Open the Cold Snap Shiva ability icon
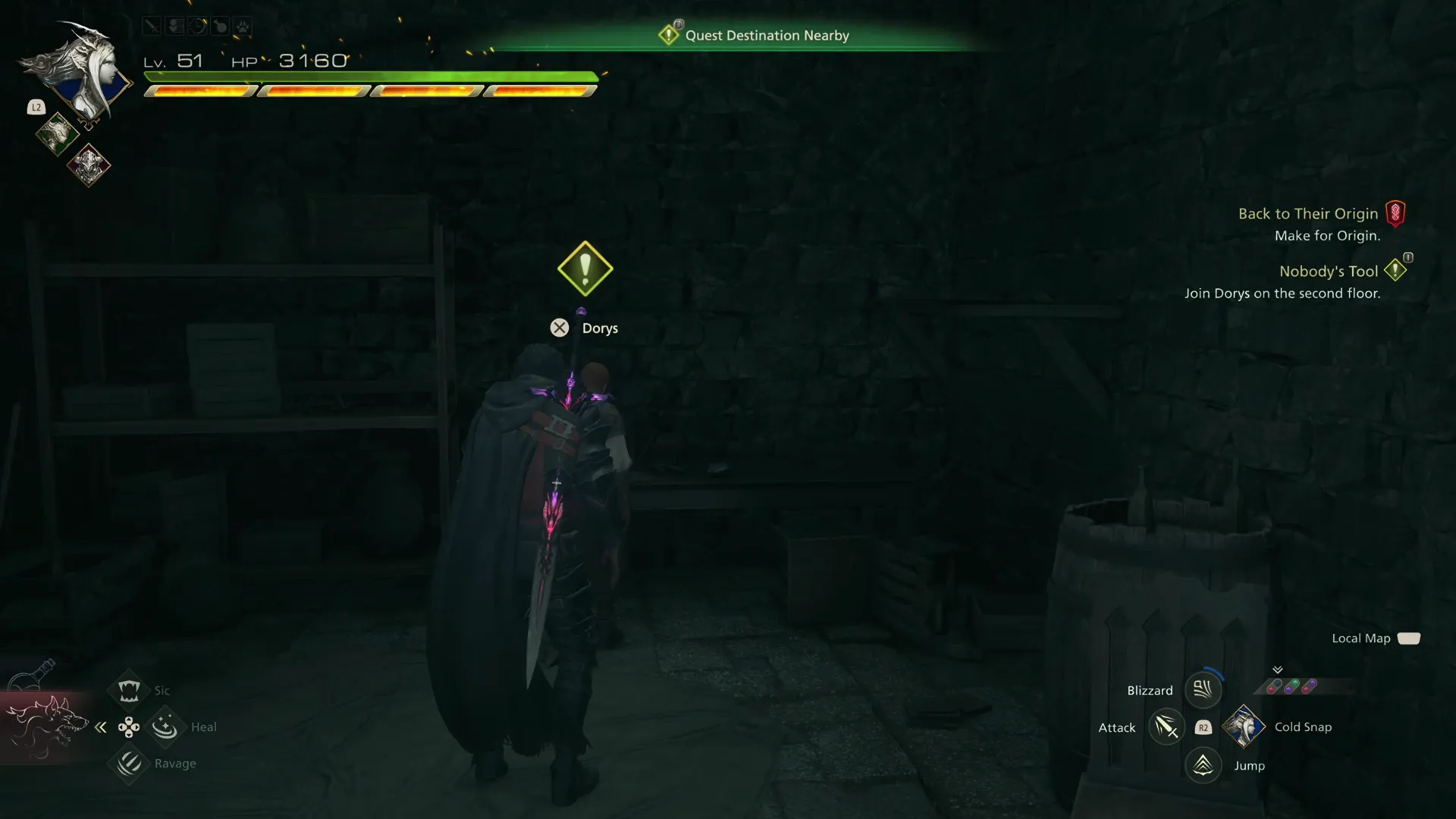 (x=1244, y=726)
